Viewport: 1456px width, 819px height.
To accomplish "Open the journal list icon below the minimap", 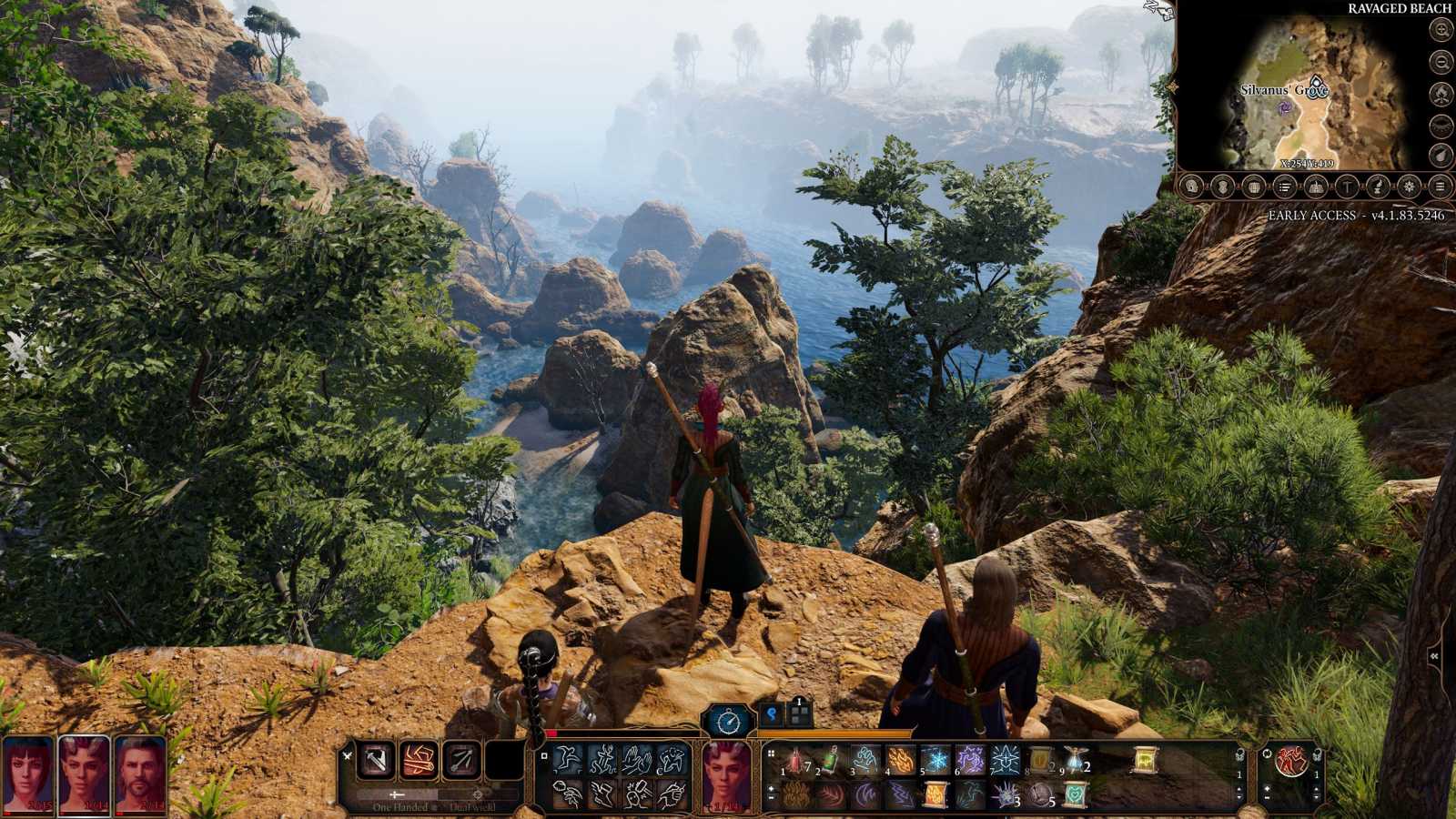I will tap(1284, 187).
